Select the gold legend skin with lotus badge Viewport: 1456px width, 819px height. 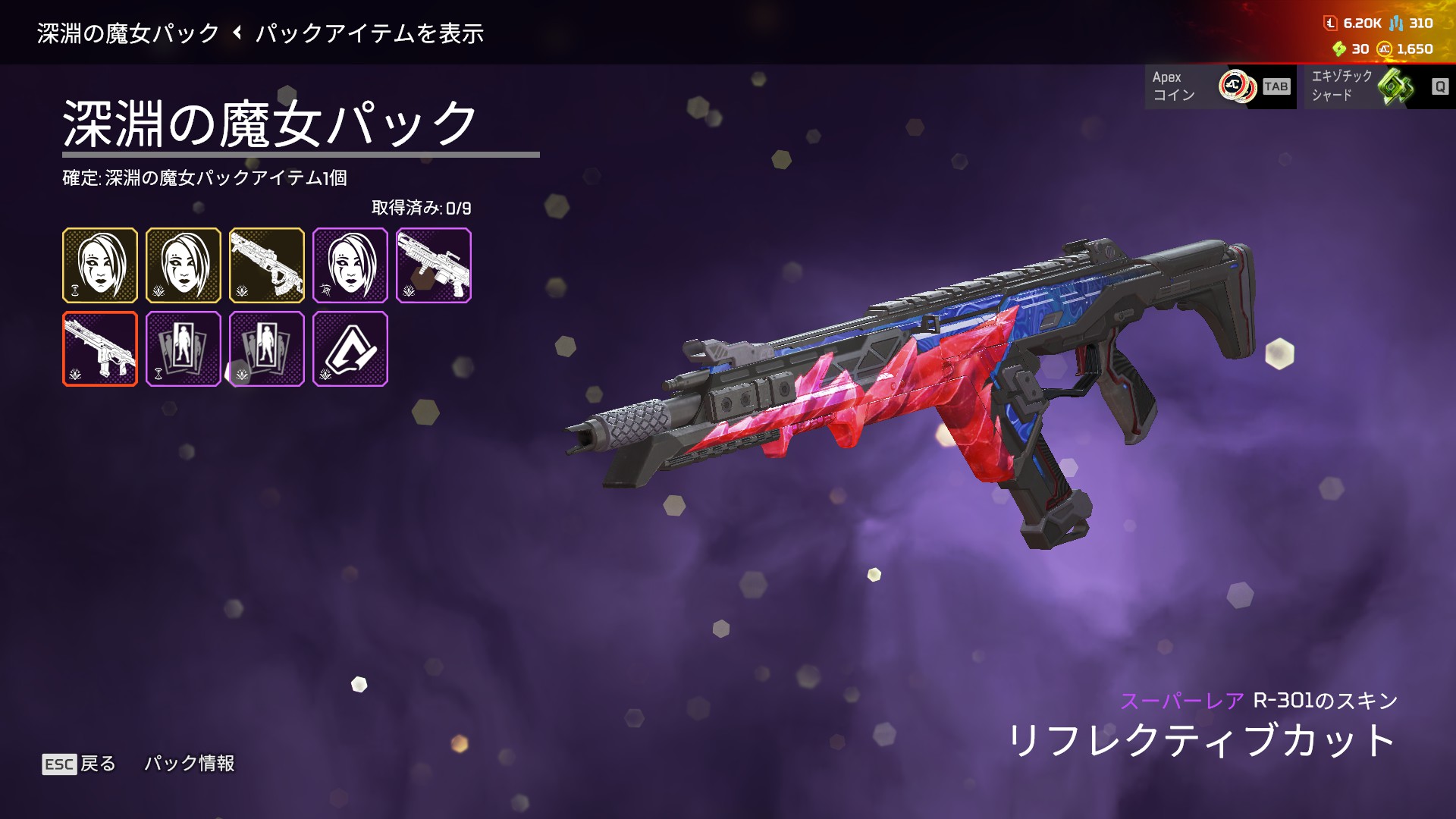184,265
